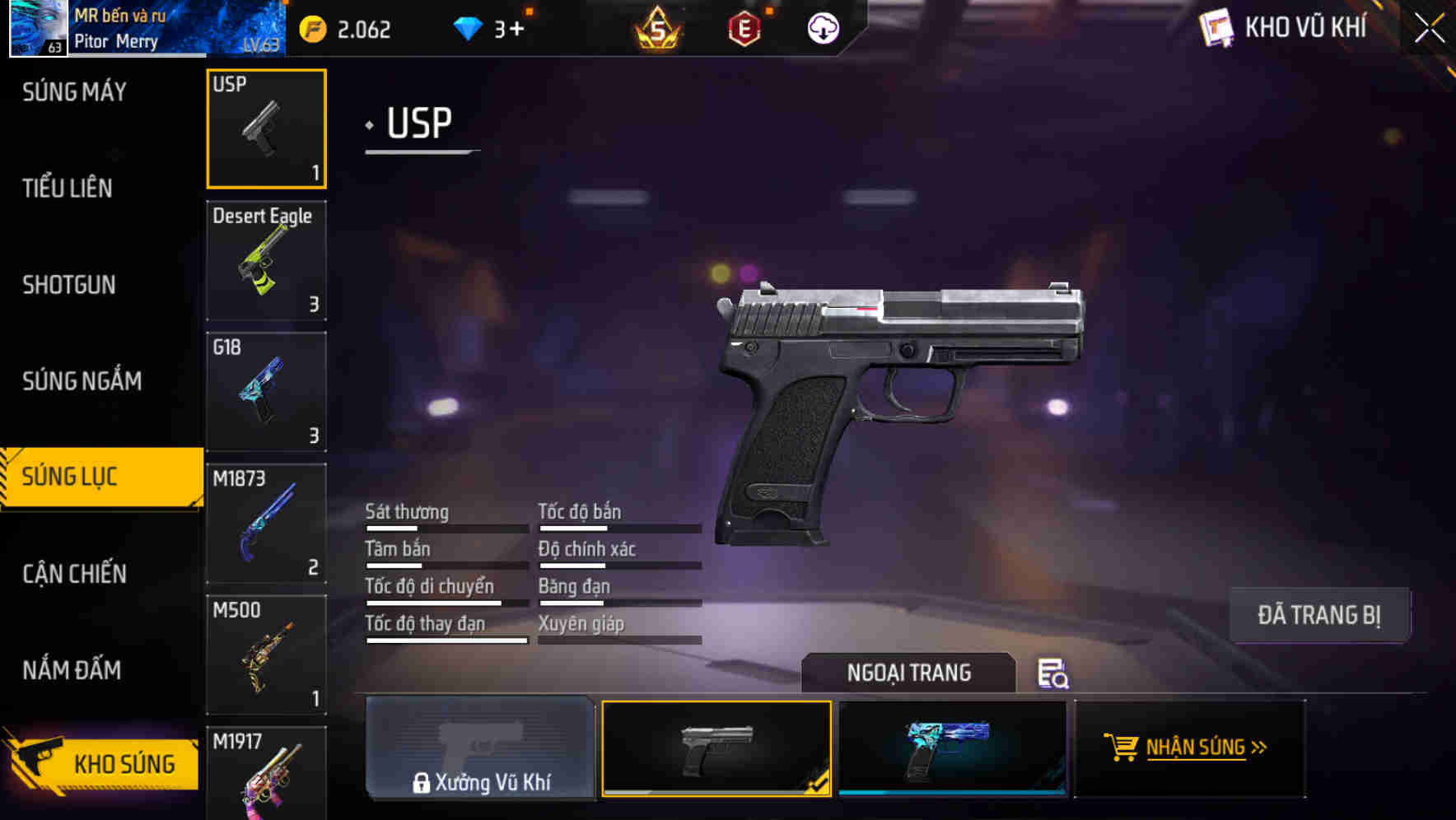Select the M1873 weapon slot
The height and width of the screenshot is (820, 1456).
point(266,522)
